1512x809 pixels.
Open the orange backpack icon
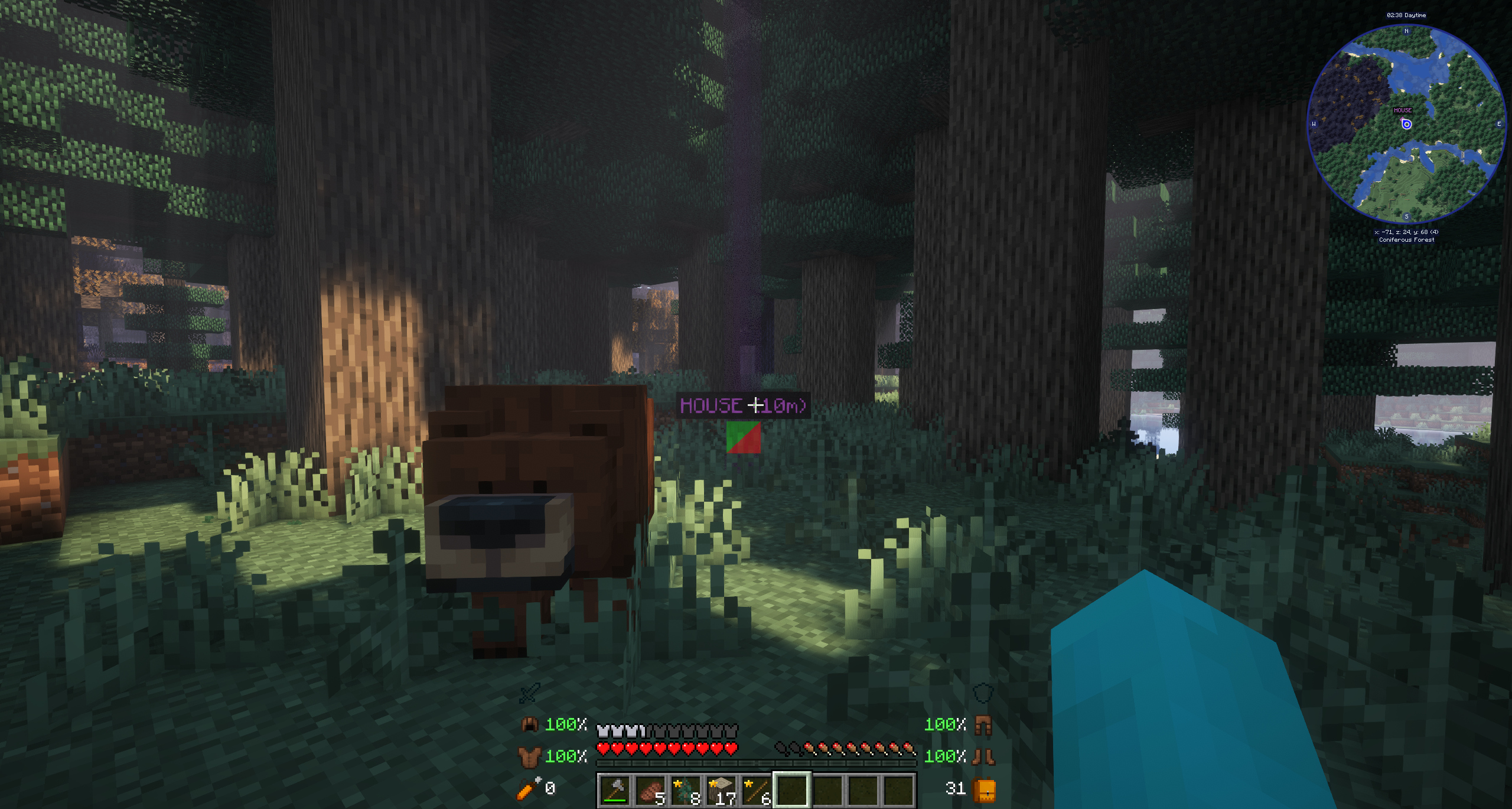[983, 789]
